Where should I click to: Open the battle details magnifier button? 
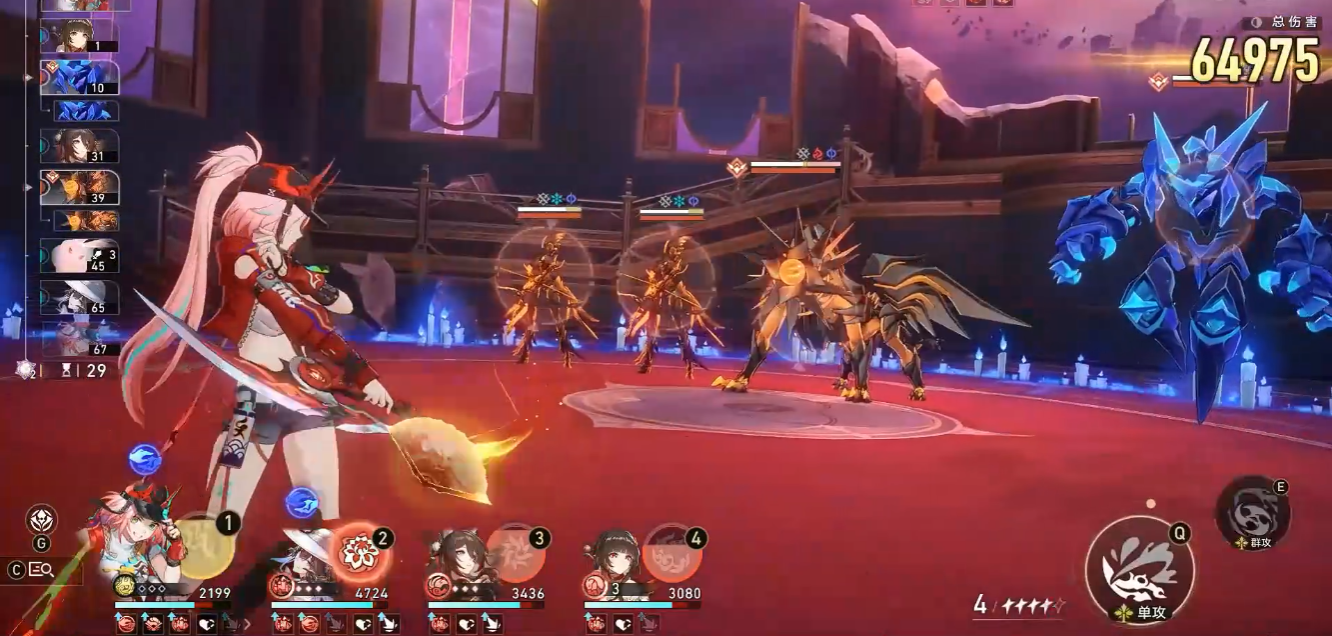coord(41,569)
